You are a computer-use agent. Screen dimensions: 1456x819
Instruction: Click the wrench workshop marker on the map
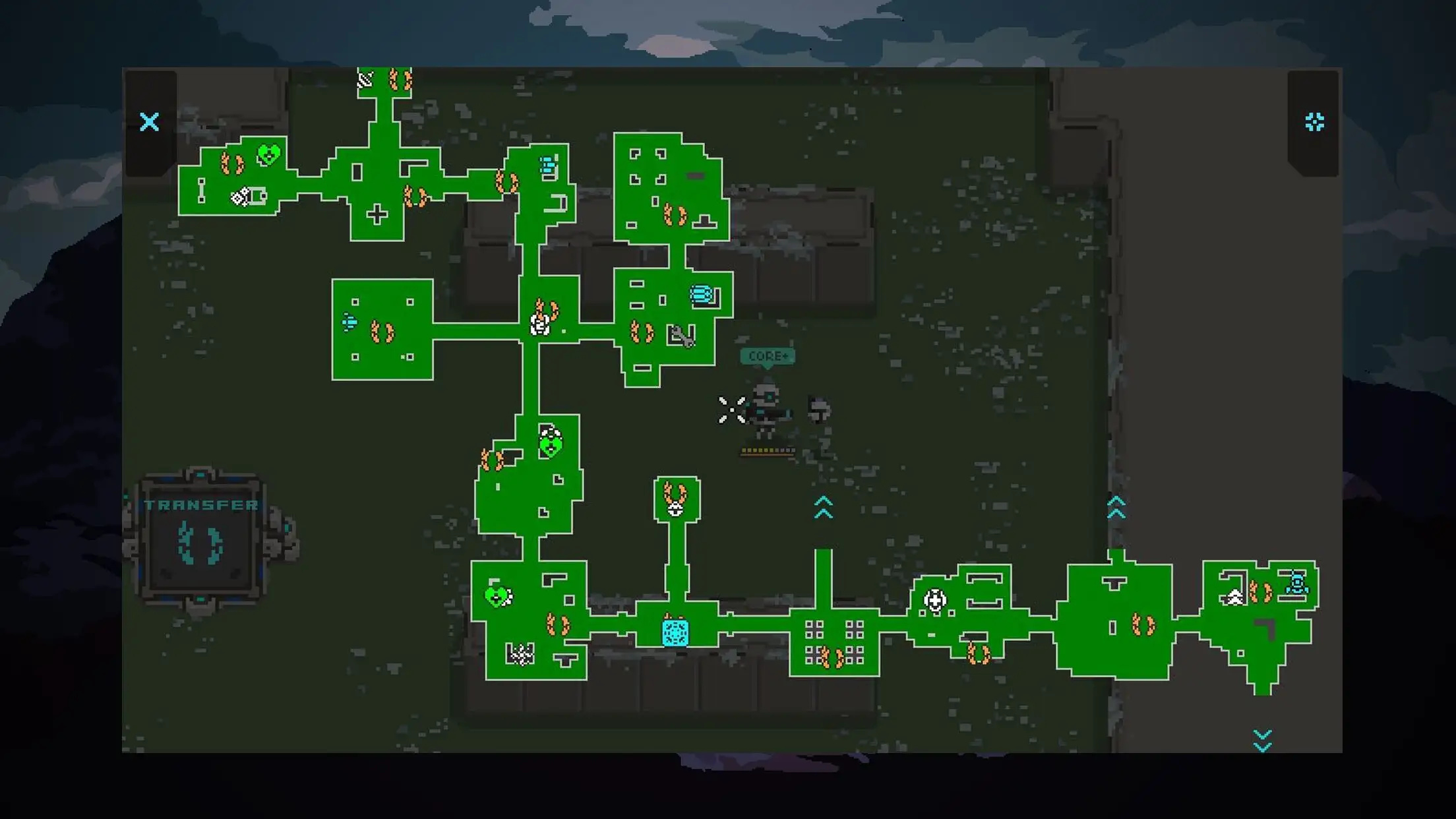(x=681, y=336)
